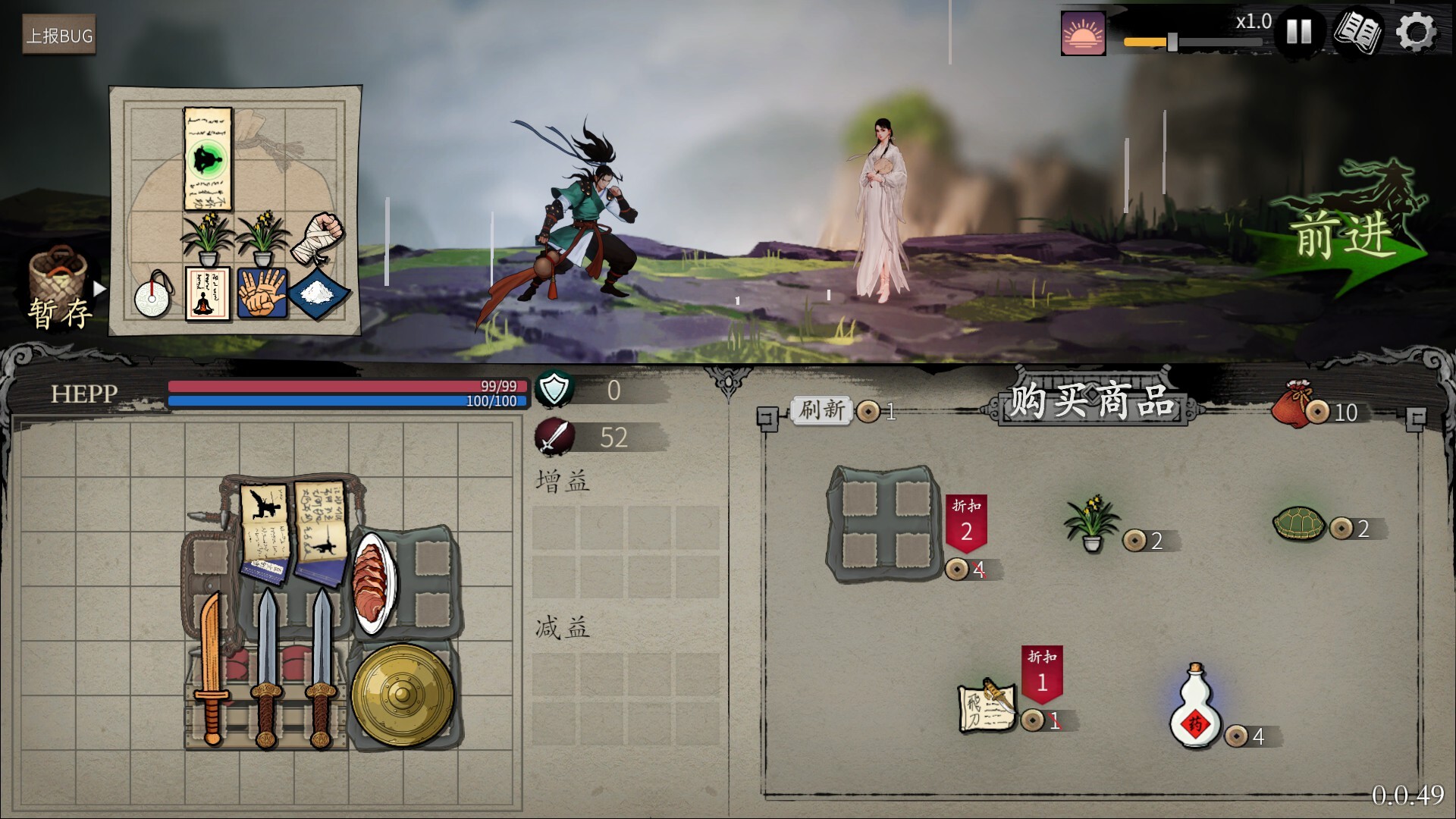Click the coin pouch showing 10 coins
This screenshot has height=819, width=1456.
tap(1300, 413)
